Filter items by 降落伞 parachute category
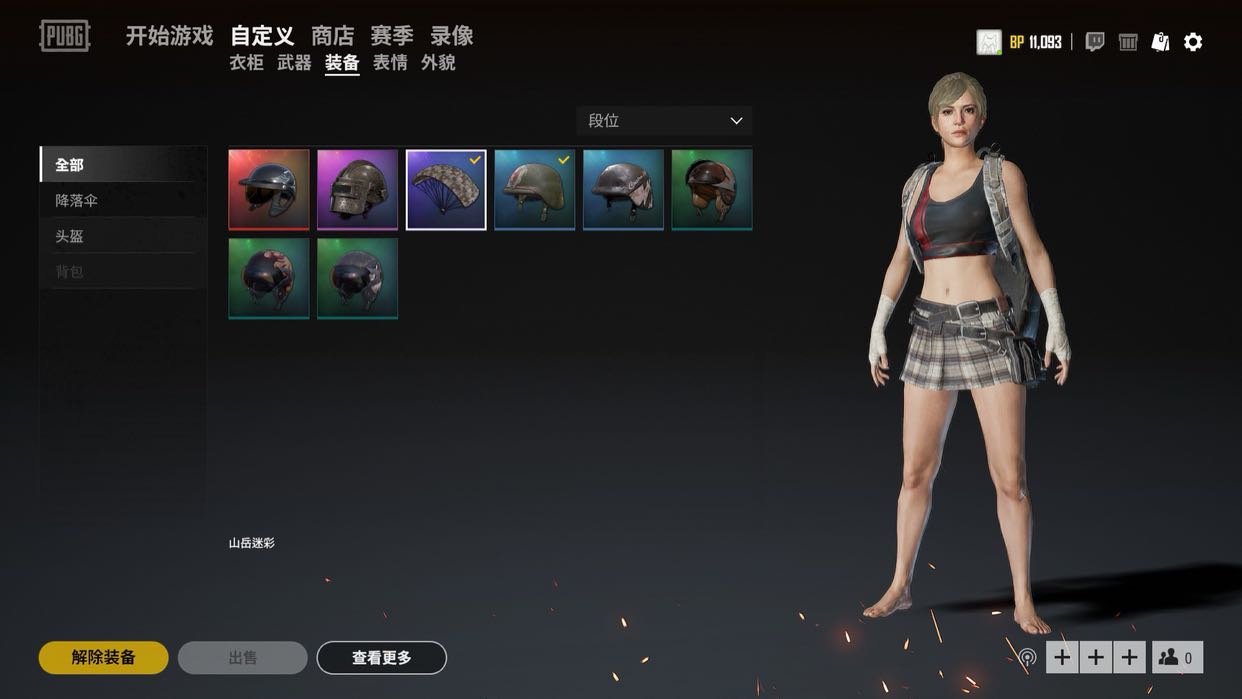The height and width of the screenshot is (699, 1242). point(77,200)
